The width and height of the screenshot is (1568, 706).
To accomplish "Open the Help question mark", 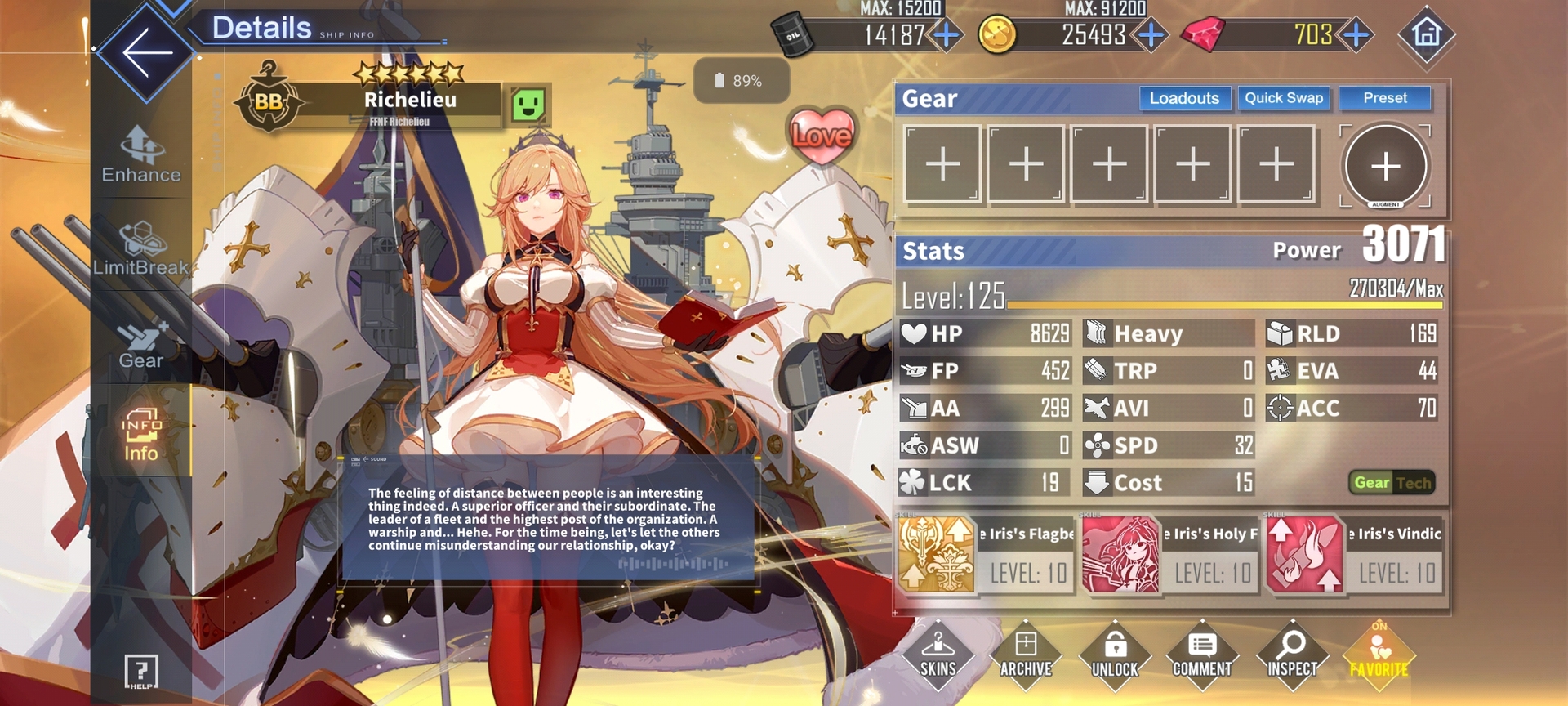I will click(x=141, y=672).
